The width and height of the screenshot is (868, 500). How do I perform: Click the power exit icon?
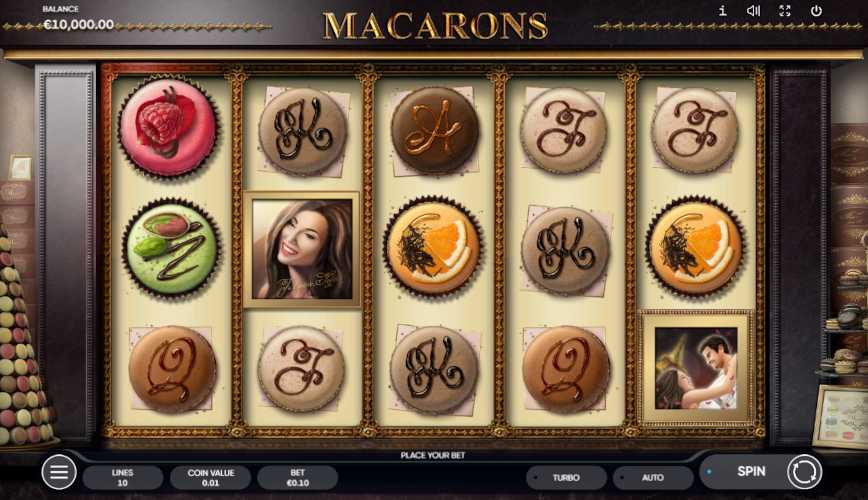pos(816,11)
